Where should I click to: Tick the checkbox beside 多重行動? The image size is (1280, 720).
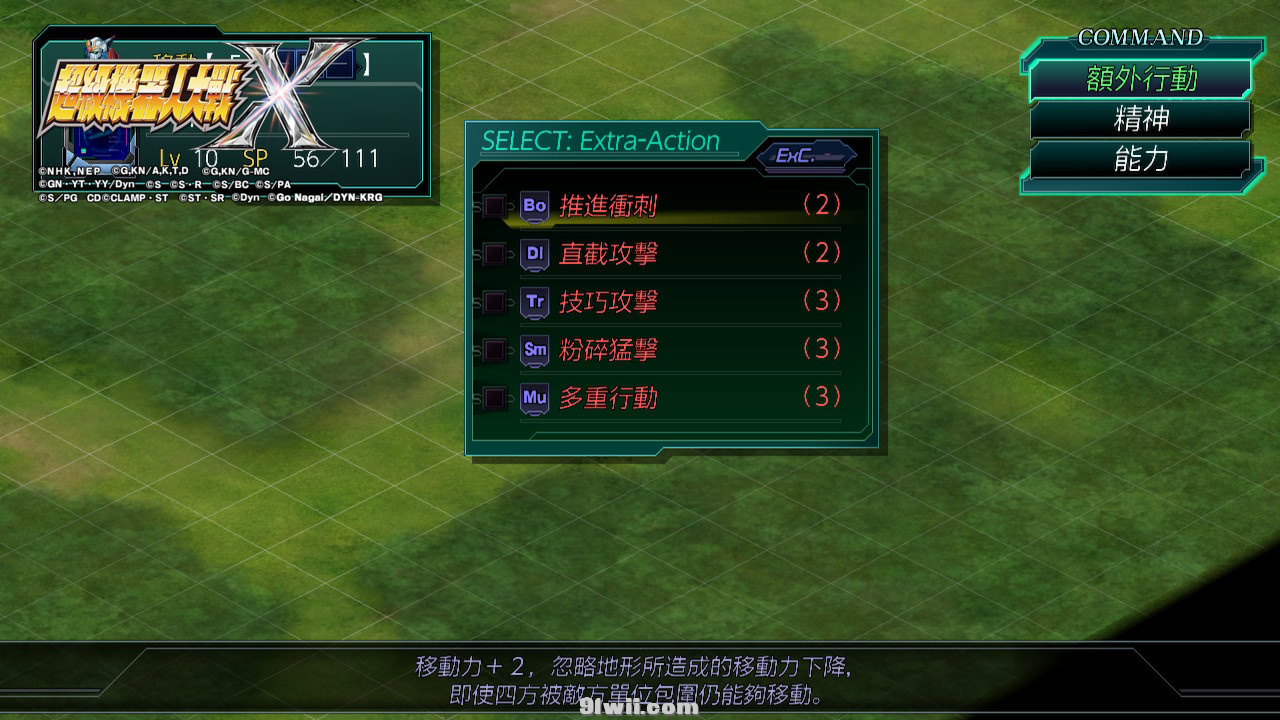(x=494, y=398)
